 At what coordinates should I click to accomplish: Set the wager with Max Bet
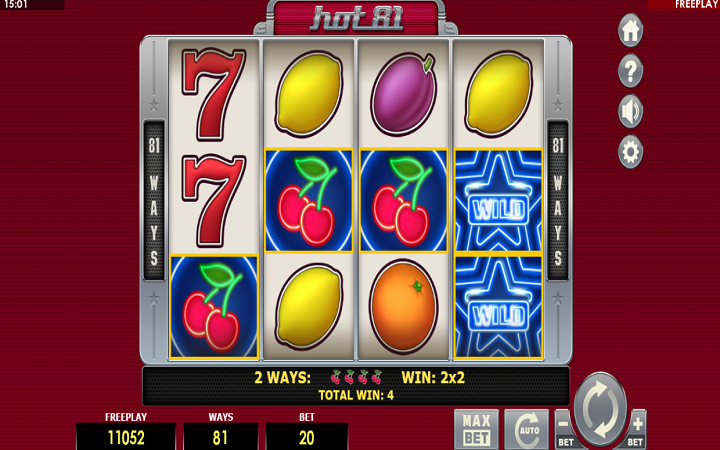click(x=475, y=428)
